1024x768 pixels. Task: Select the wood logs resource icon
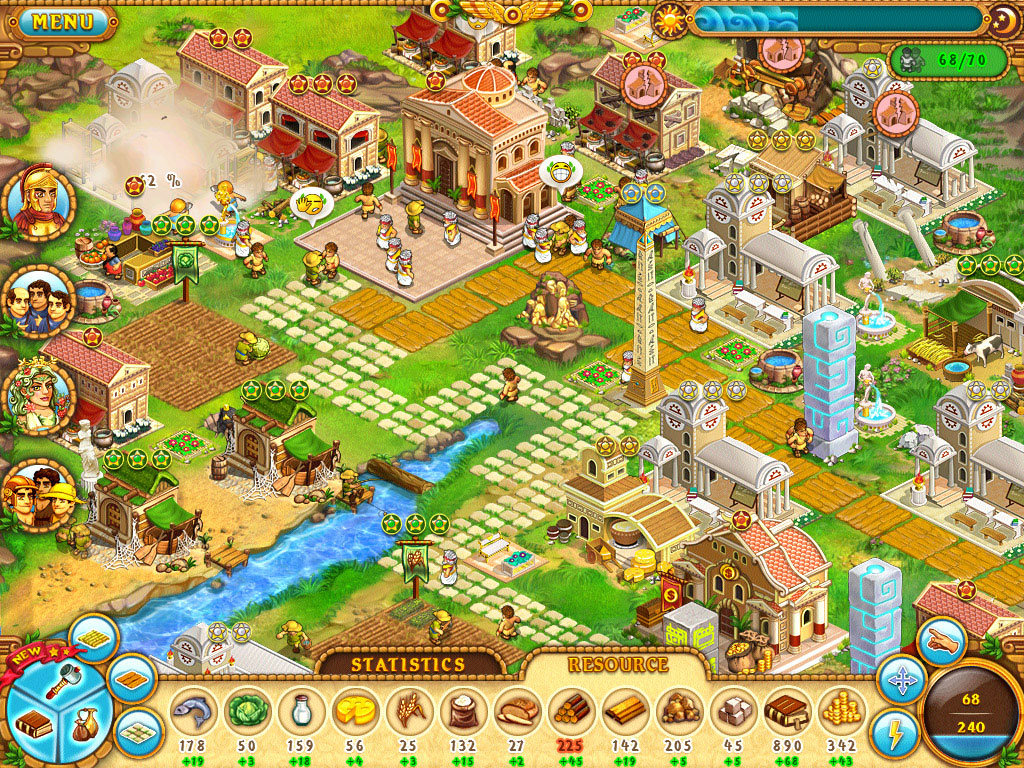tap(571, 711)
